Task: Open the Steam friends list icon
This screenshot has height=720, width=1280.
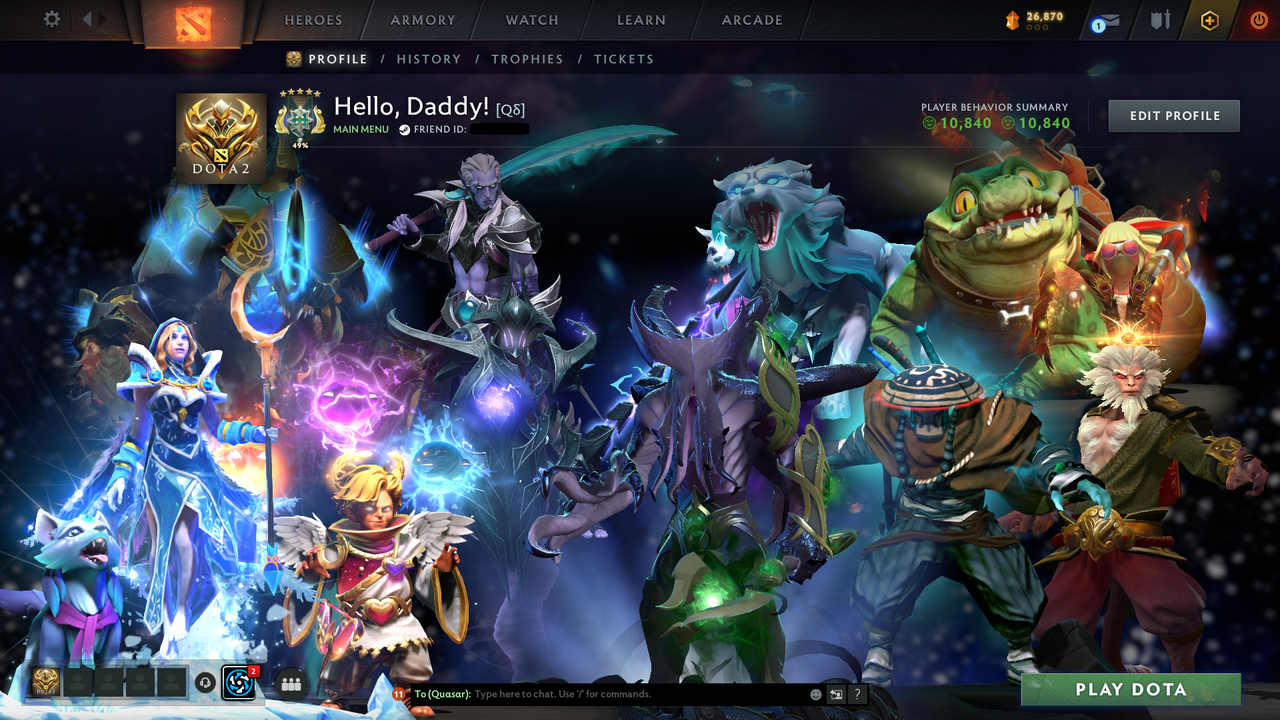Action: [x=290, y=683]
